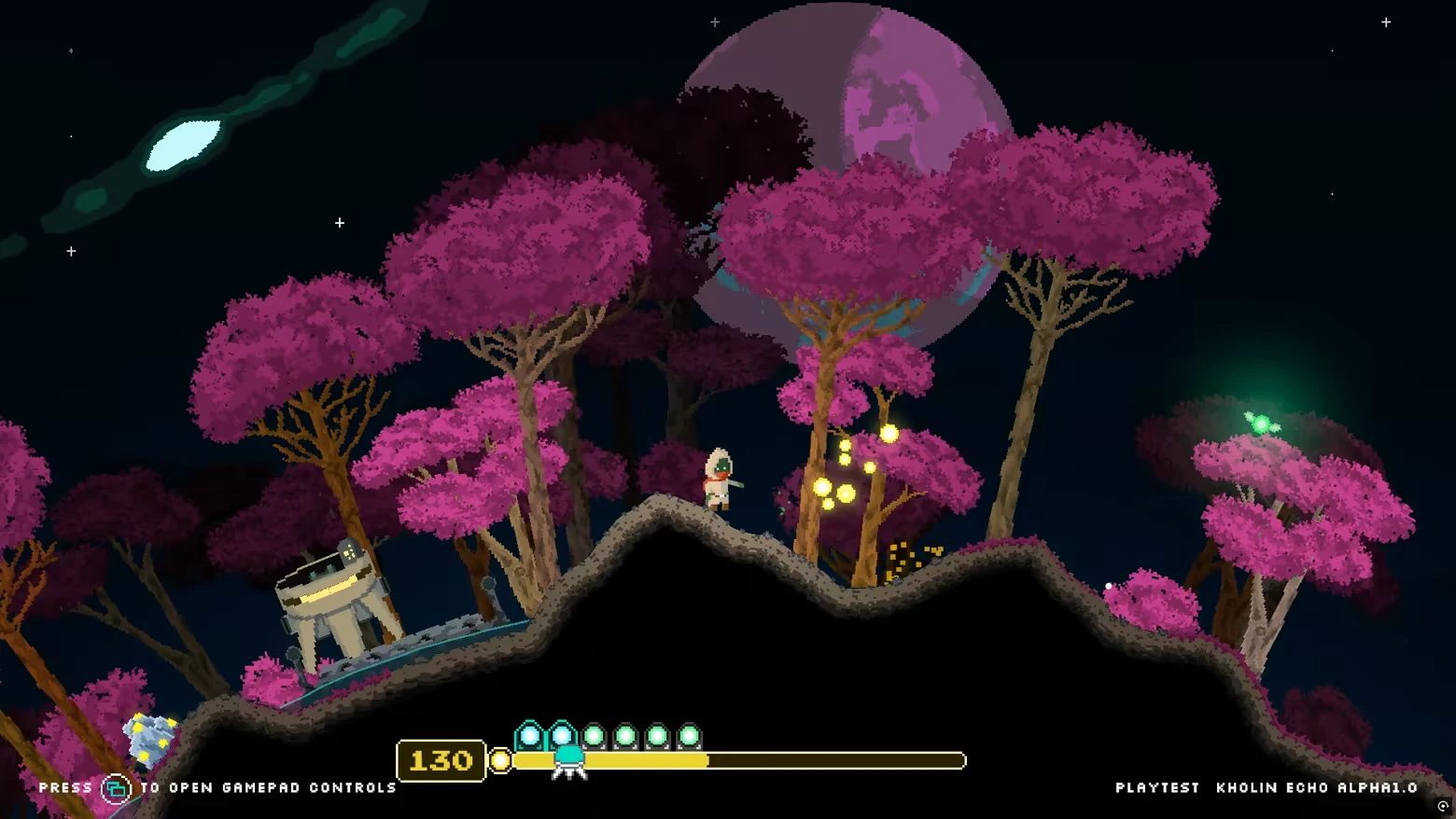Click the rightmost green gem slot icon
1456x819 pixels.
(x=689, y=736)
